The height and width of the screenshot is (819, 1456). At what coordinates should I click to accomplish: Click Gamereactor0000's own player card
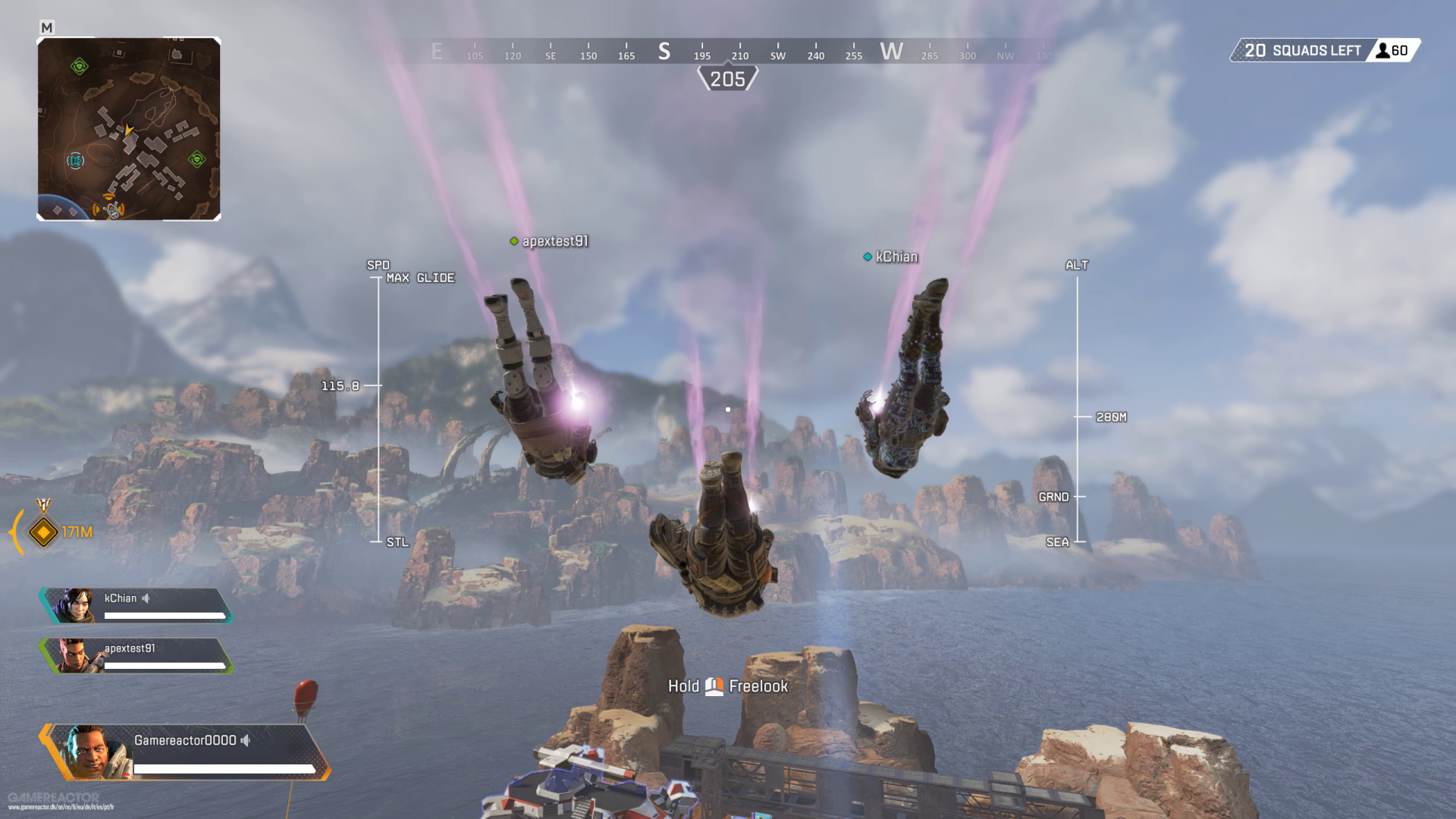tap(186, 752)
